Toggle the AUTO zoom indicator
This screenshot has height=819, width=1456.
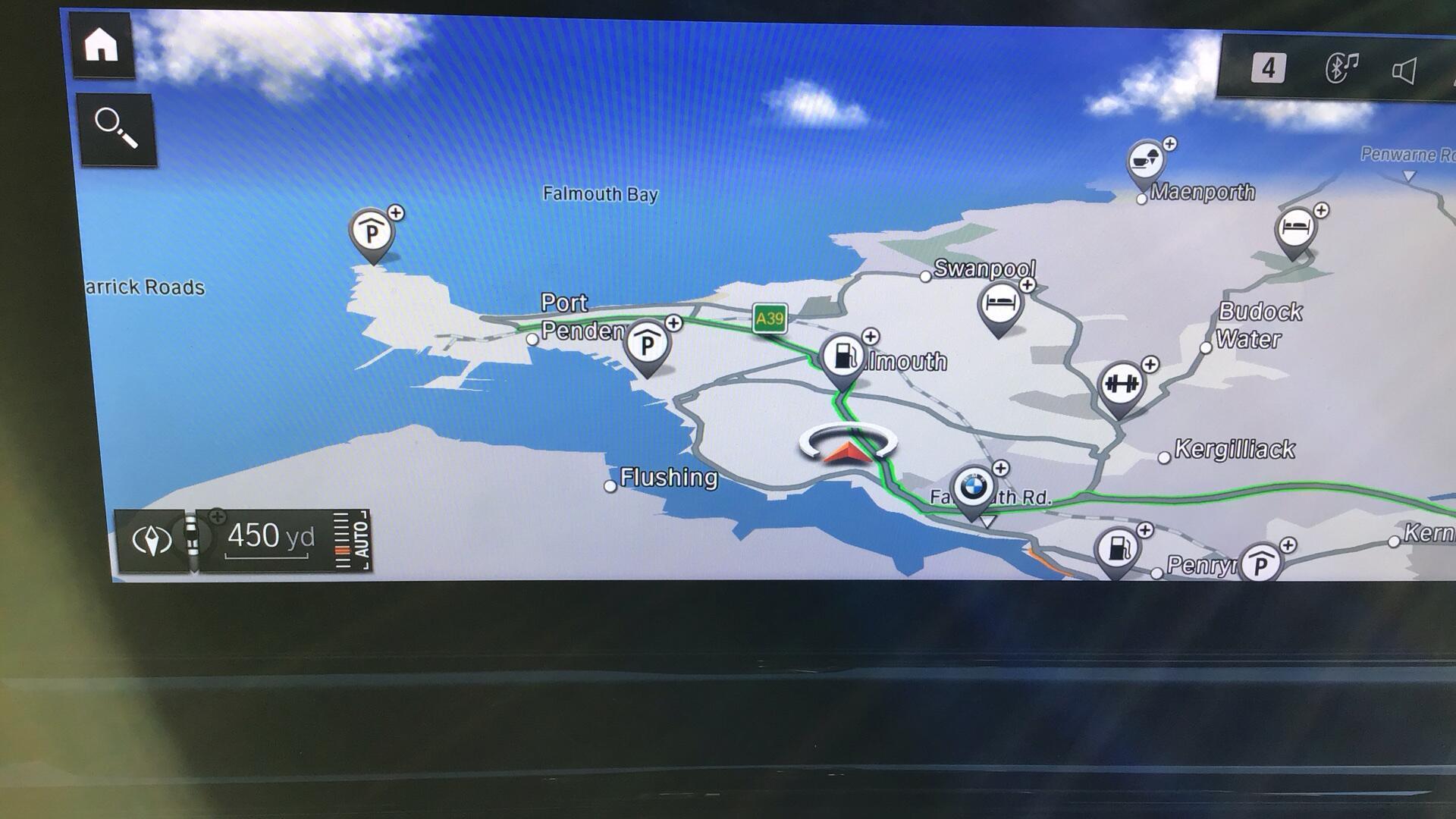[x=352, y=540]
